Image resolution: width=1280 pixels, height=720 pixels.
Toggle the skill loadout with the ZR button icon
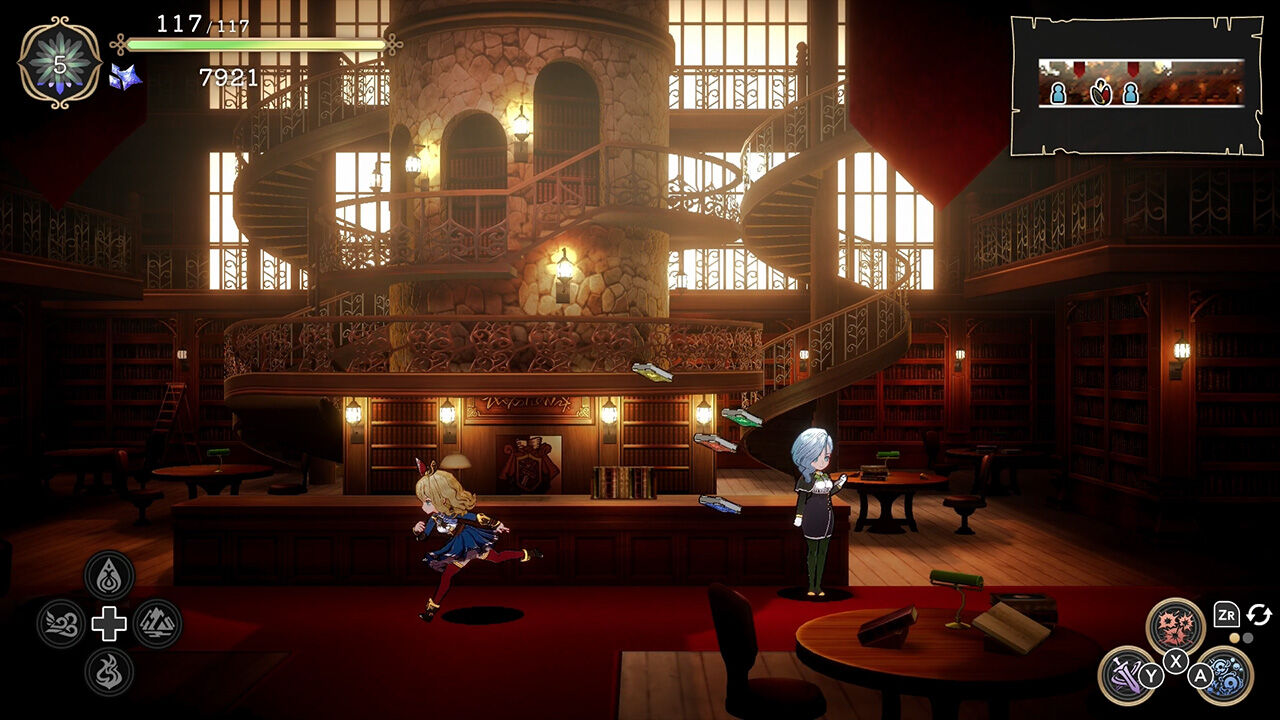pyautogui.click(x=1227, y=615)
